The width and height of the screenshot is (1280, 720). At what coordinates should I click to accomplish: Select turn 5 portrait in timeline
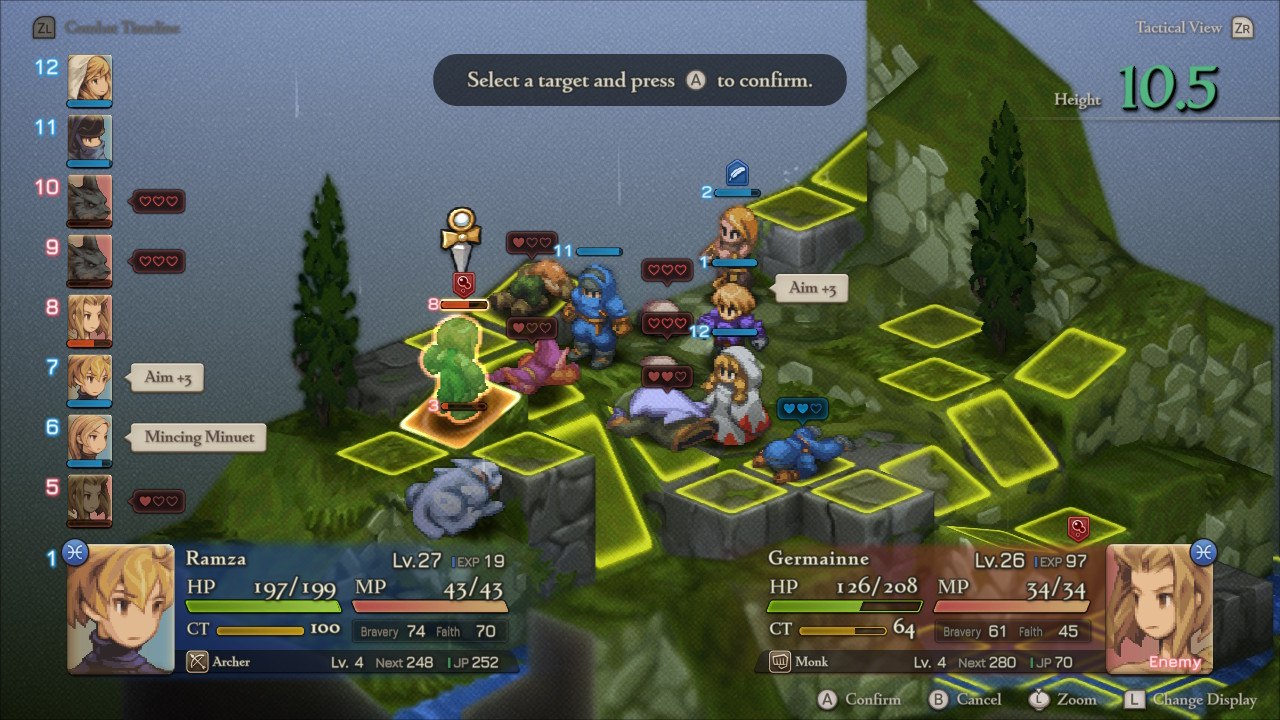click(89, 499)
